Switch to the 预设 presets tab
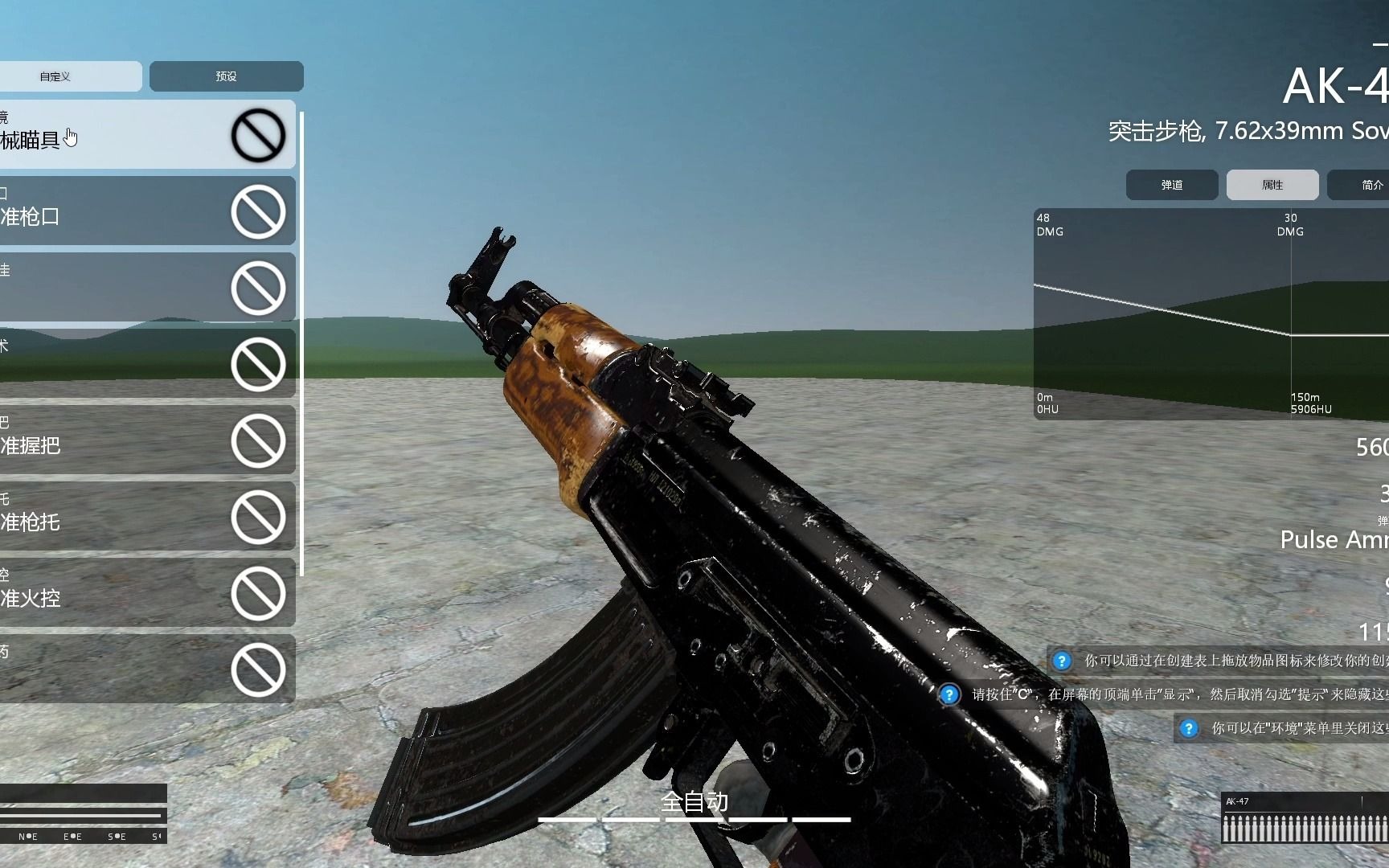The height and width of the screenshot is (868, 1389). [x=225, y=76]
